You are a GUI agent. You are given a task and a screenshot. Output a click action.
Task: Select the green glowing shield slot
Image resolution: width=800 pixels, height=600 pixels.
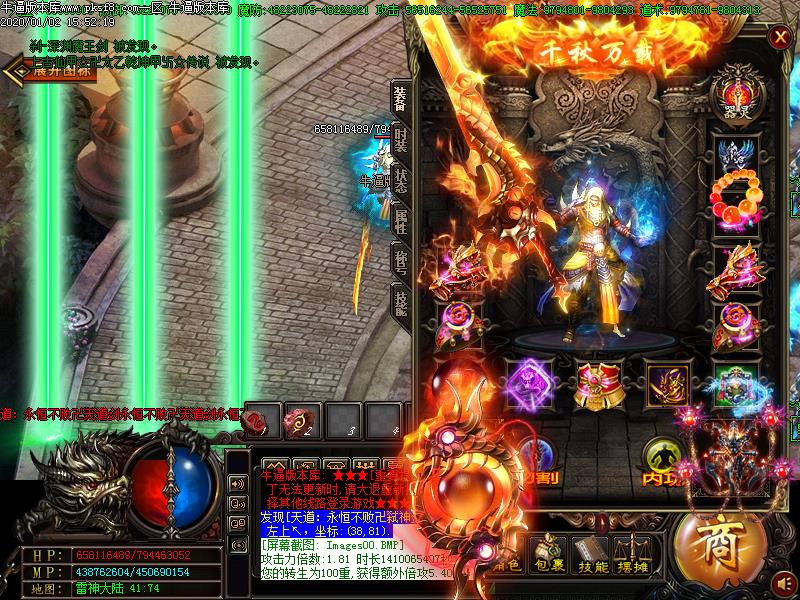click(735, 384)
